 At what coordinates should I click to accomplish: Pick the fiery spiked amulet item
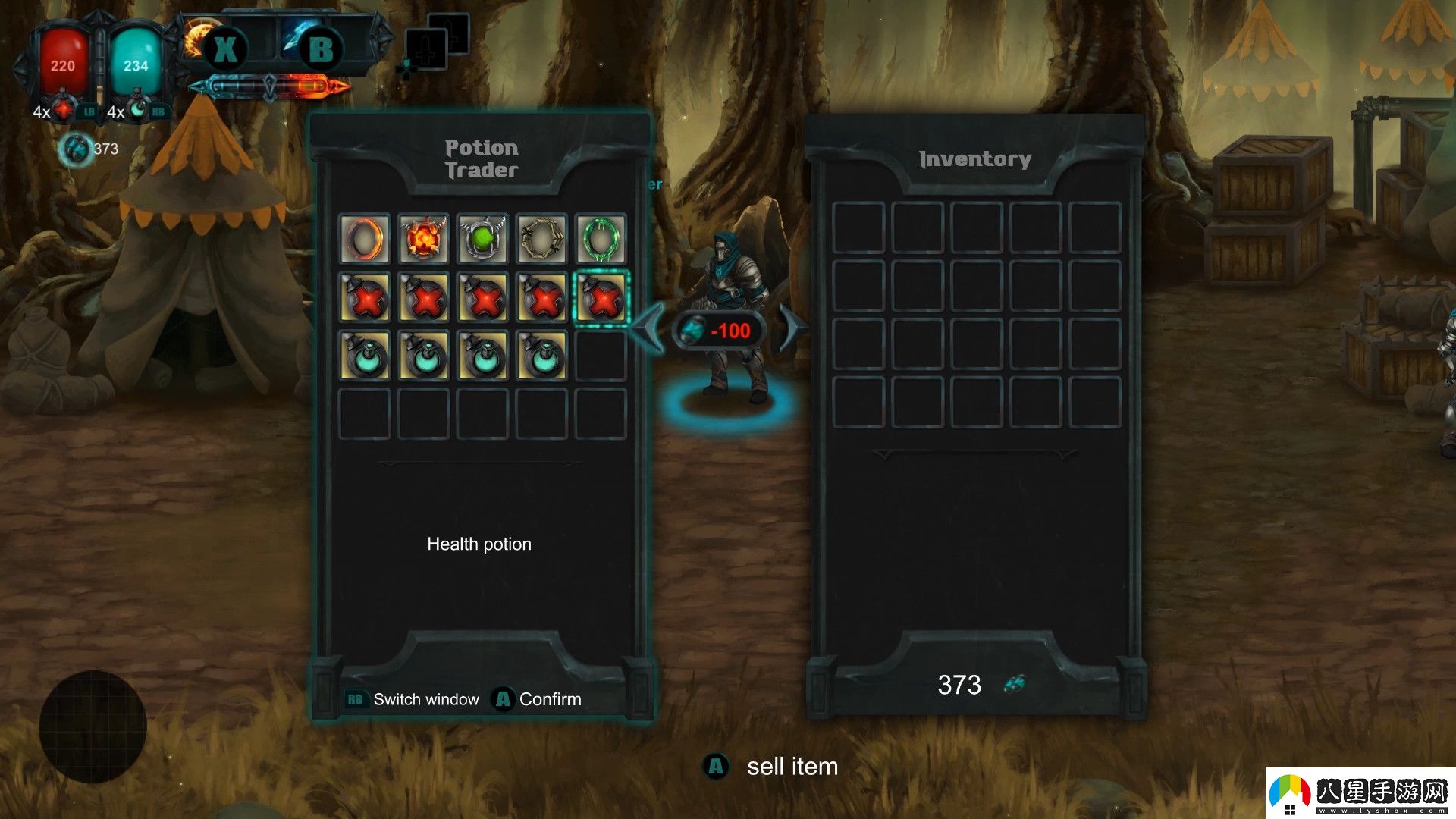pos(423,239)
